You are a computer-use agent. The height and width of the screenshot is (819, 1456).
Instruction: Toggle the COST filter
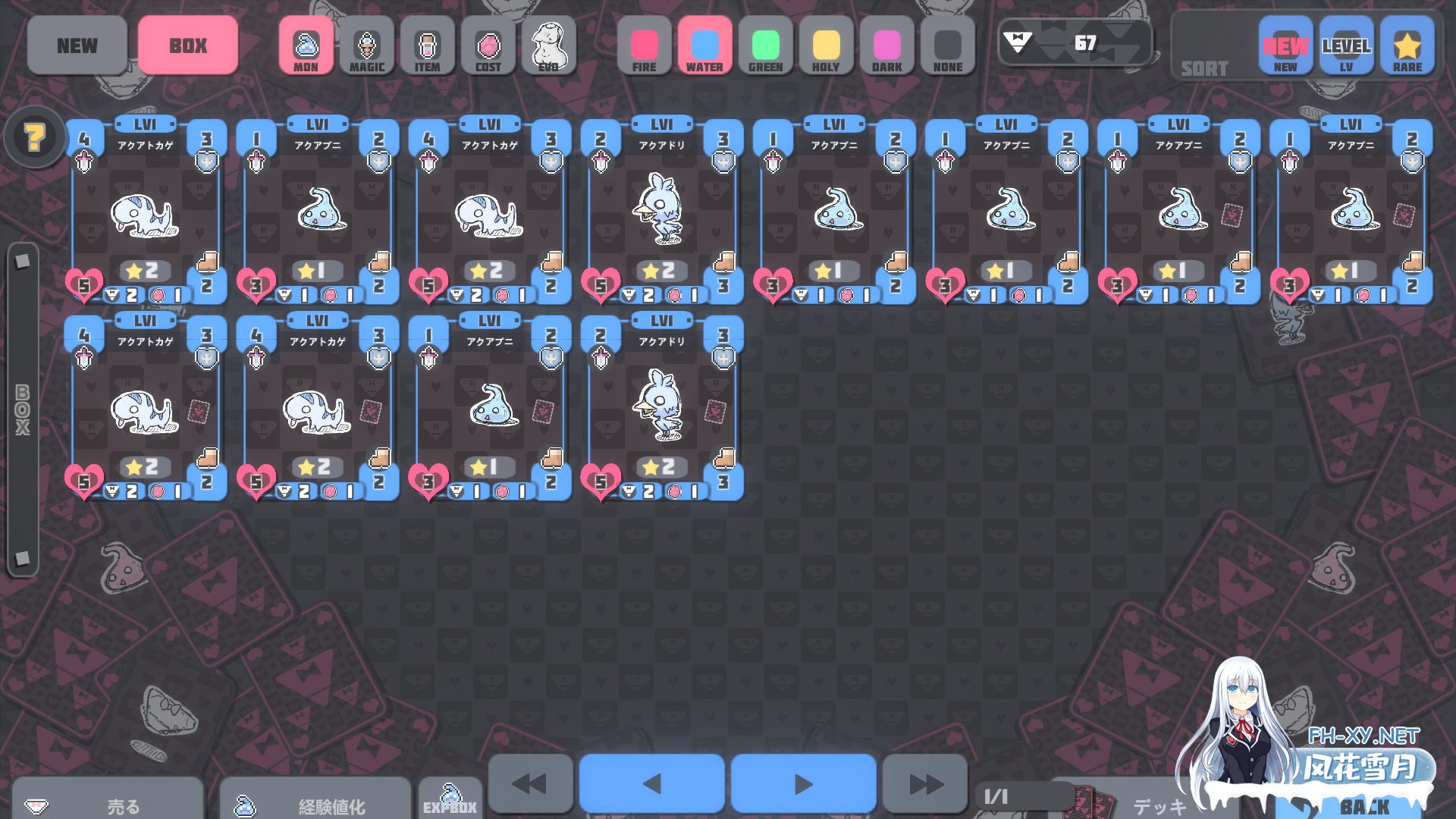pyautogui.click(x=488, y=46)
